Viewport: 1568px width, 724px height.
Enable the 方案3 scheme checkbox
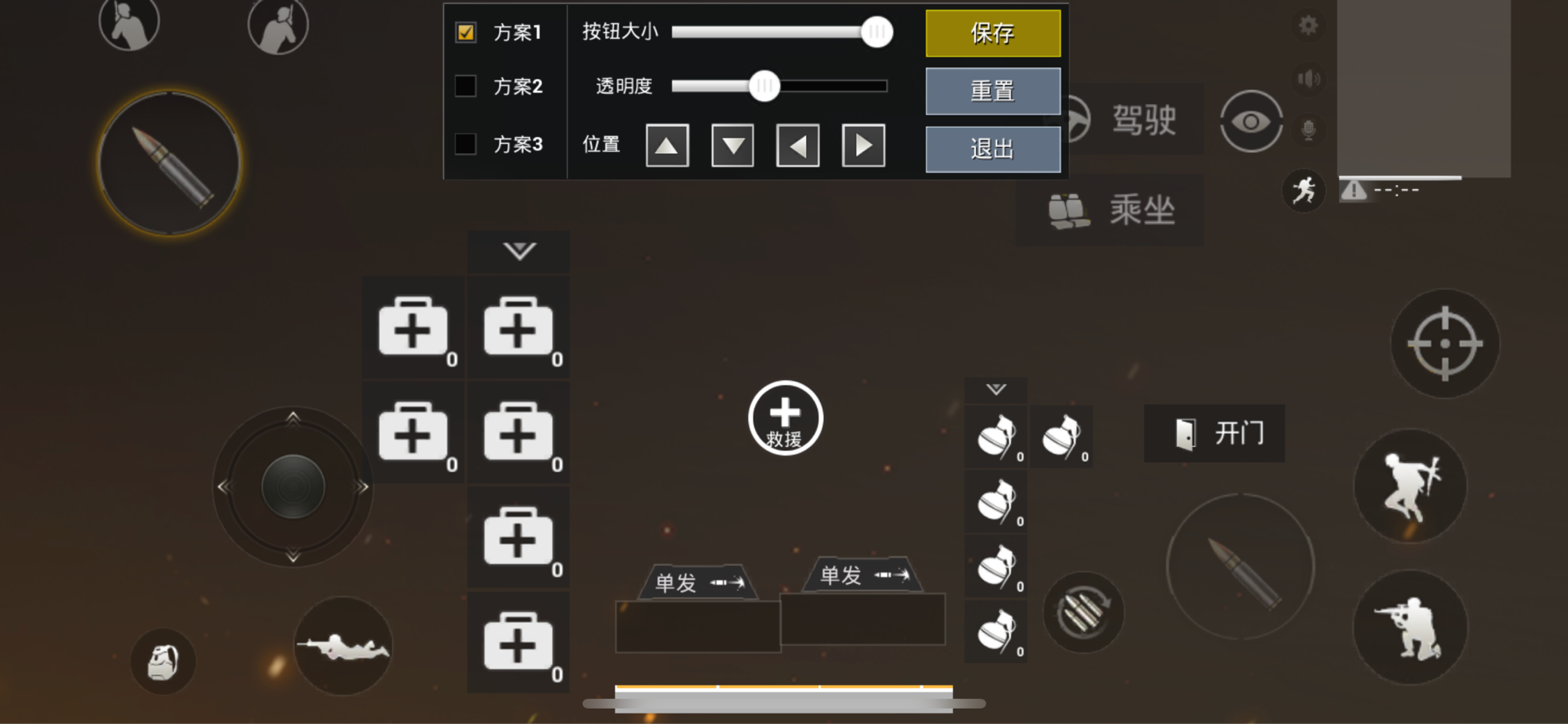tap(465, 144)
